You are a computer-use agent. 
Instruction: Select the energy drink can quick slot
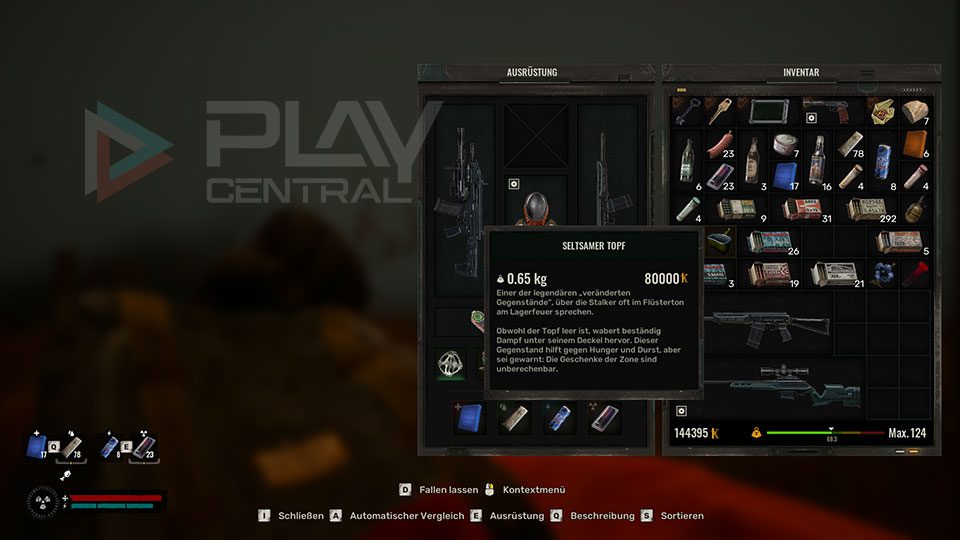[557, 419]
